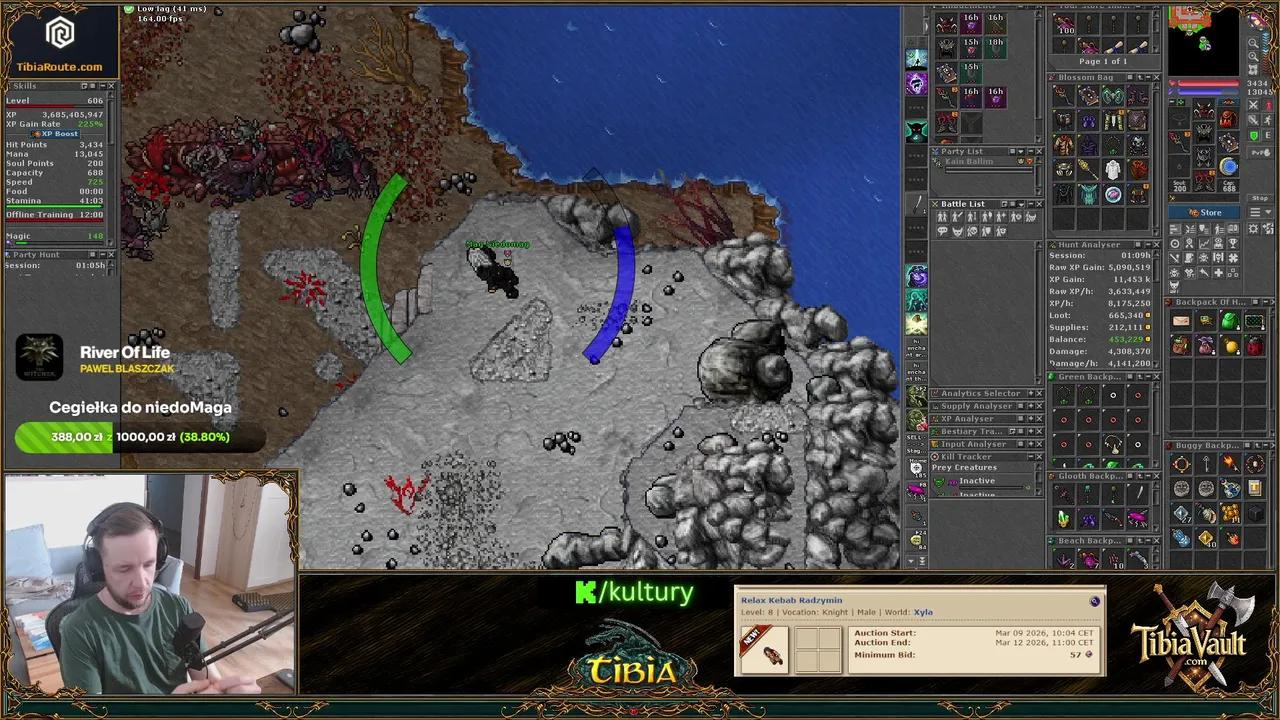Toggle the XP Boost in Skills panel
The width and height of the screenshot is (1280, 720).
click(x=54, y=133)
